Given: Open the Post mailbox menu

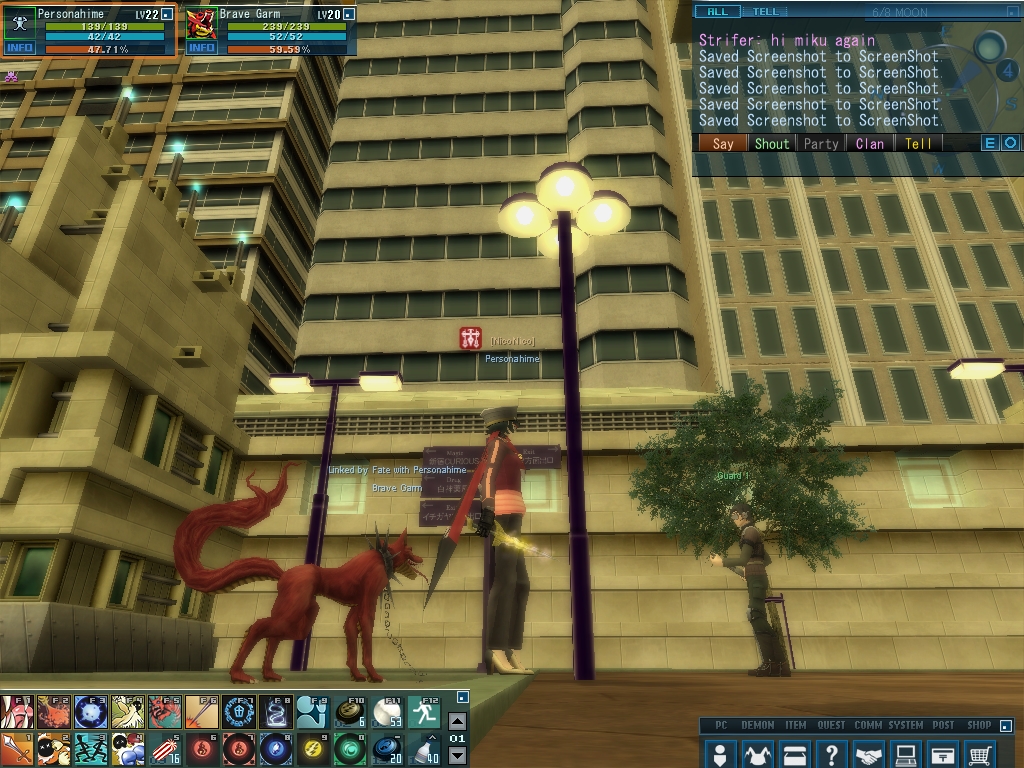Looking at the screenshot, I should pos(943,753).
